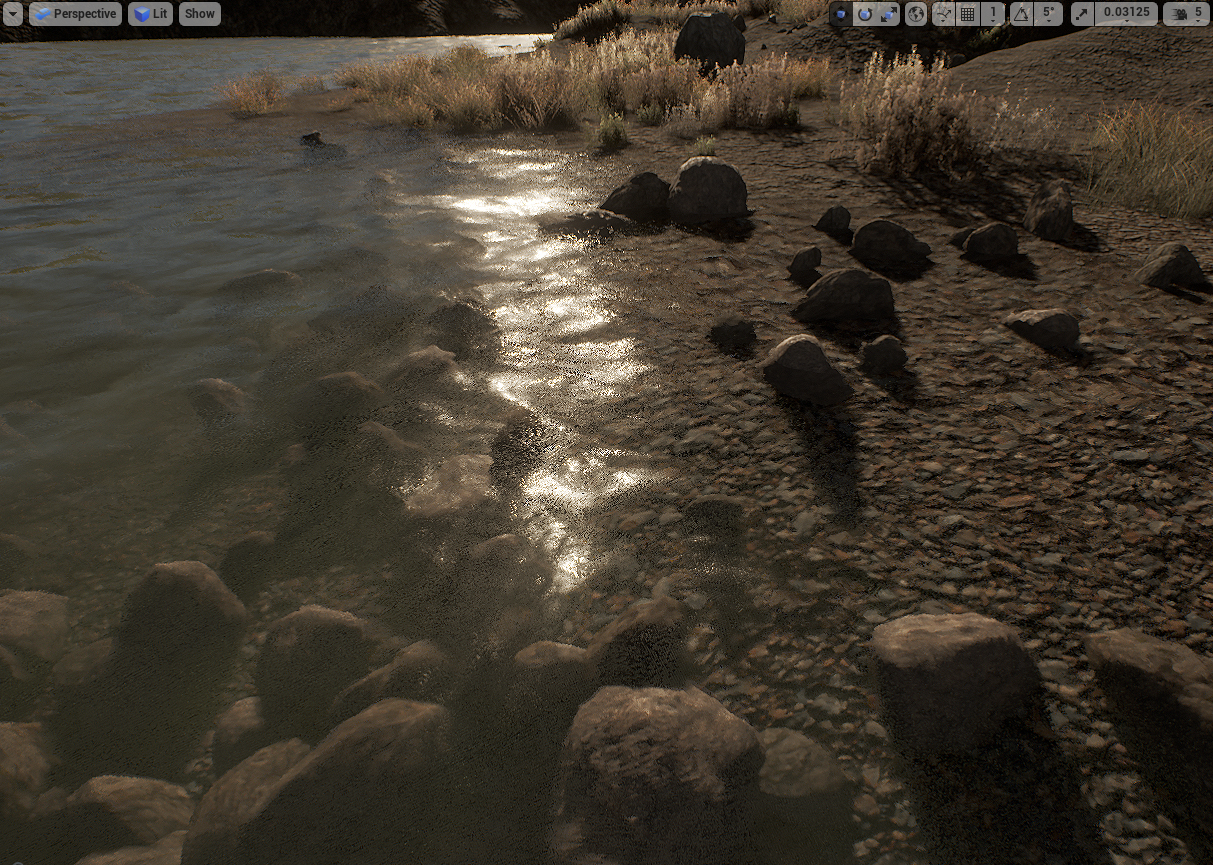
Task: Open the Show flags menu
Action: tap(200, 14)
